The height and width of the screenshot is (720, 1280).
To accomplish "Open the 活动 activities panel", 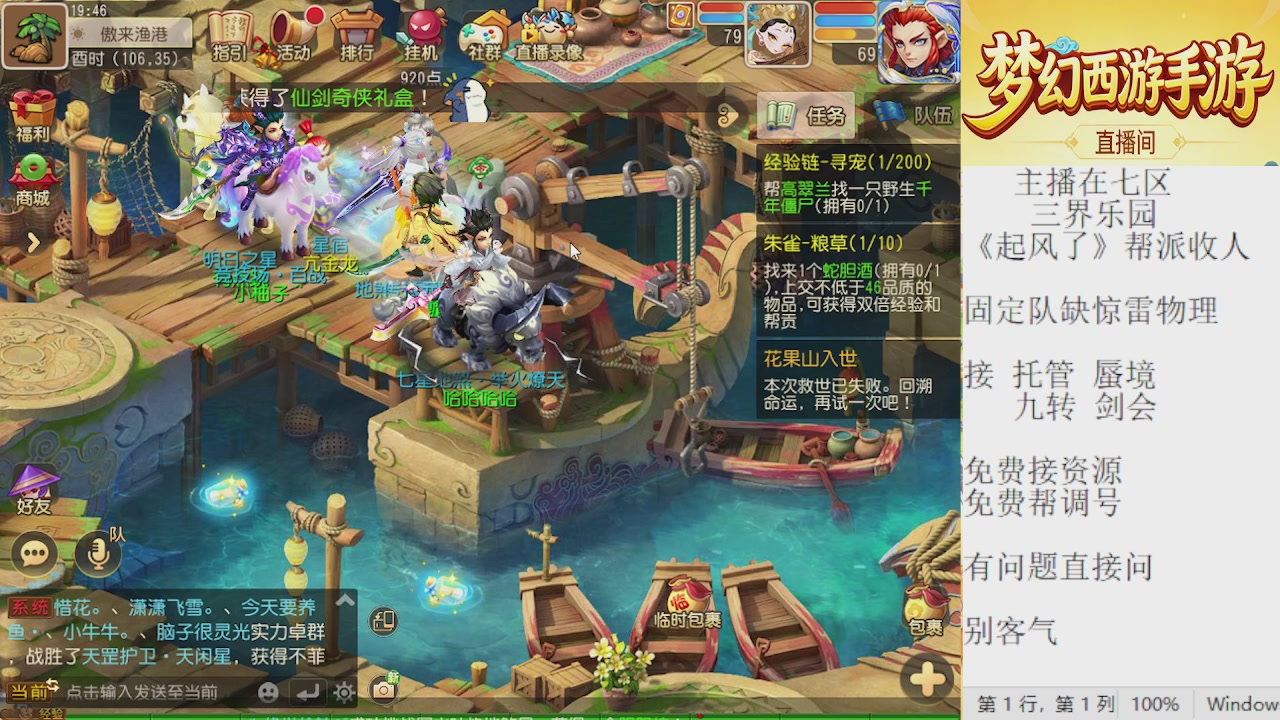I will point(289,35).
